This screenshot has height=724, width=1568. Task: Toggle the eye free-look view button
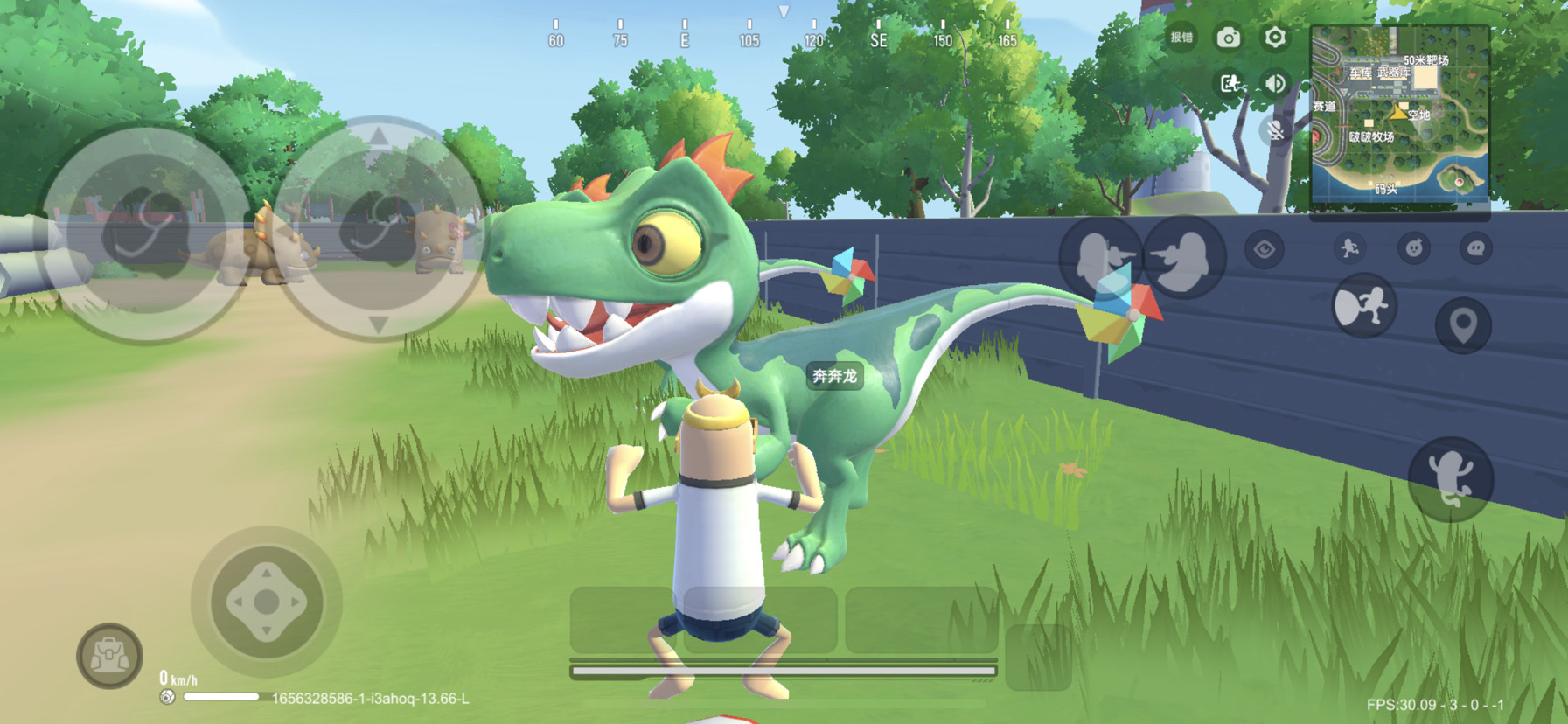click(x=1265, y=250)
